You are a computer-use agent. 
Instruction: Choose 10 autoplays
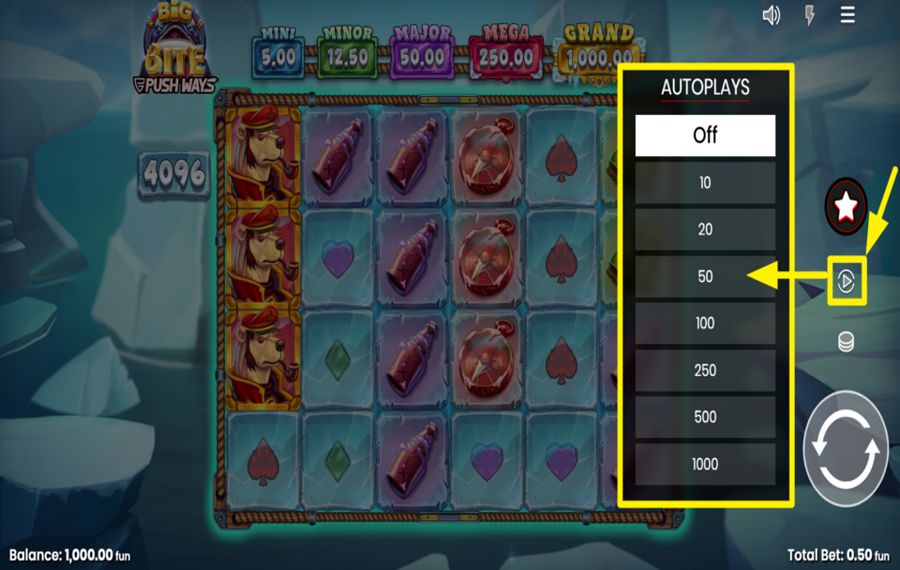[x=705, y=183]
